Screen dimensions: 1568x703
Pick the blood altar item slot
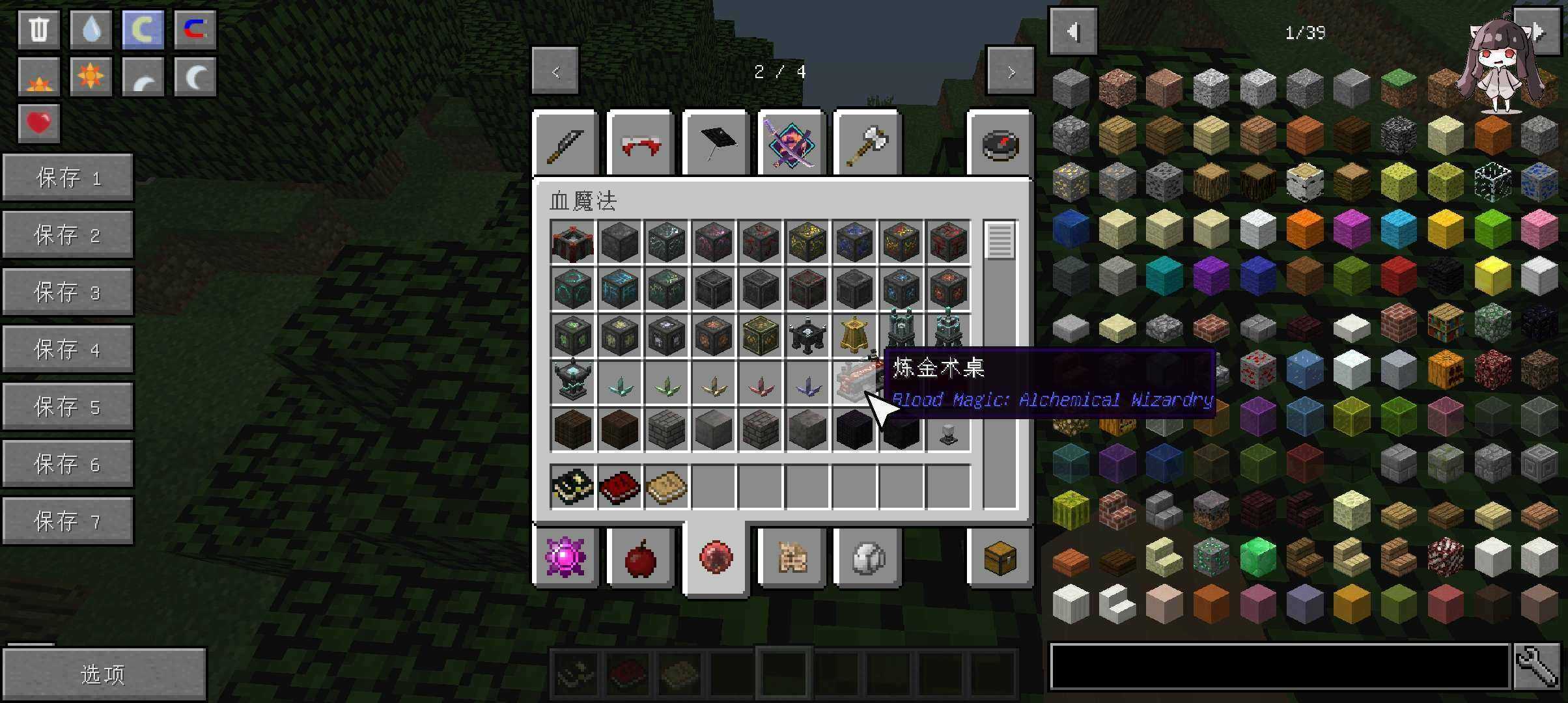pyautogui.click(x=572, y=242)
